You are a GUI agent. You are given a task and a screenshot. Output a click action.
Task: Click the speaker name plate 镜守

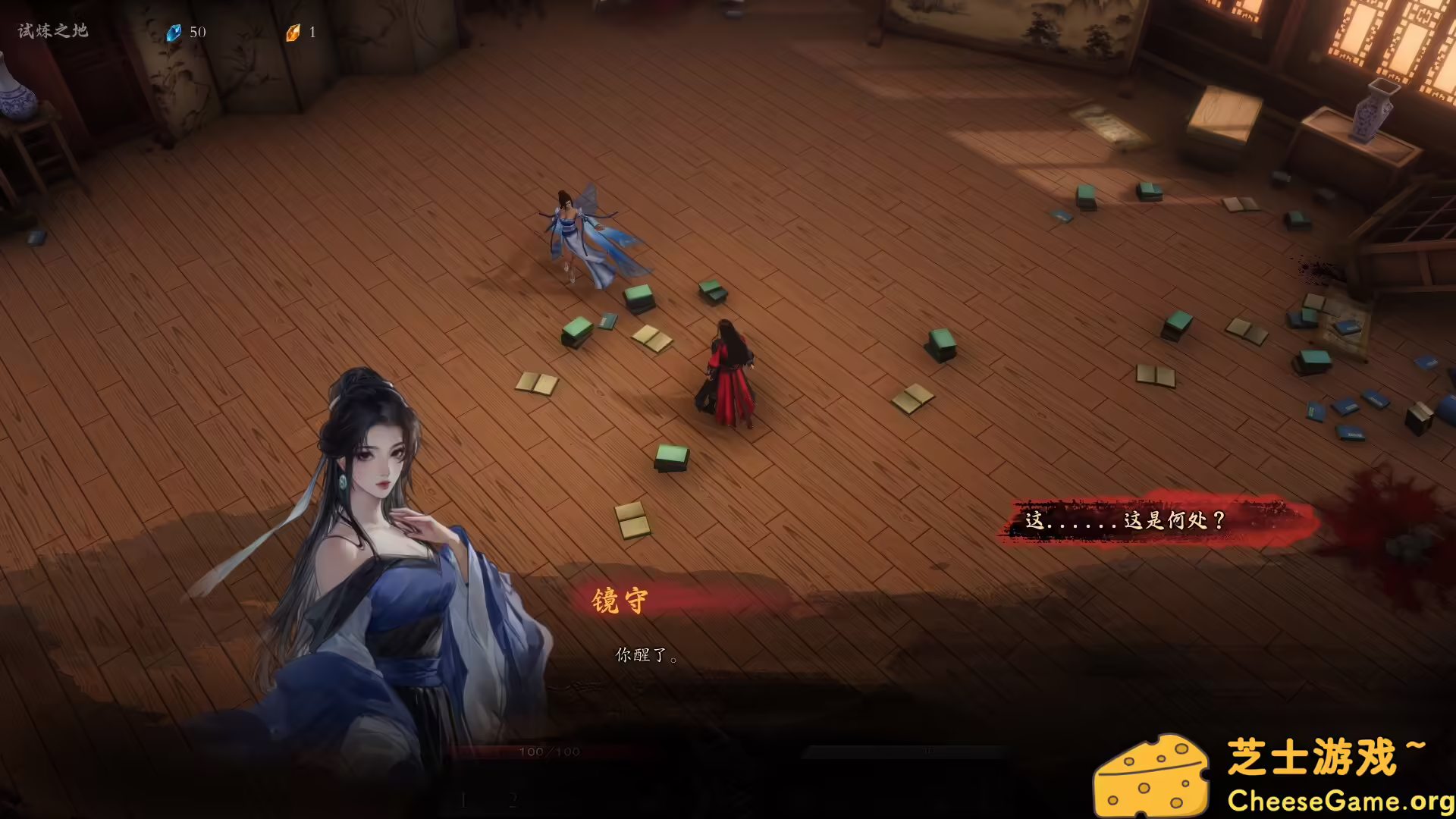click(x=620, y=600)
